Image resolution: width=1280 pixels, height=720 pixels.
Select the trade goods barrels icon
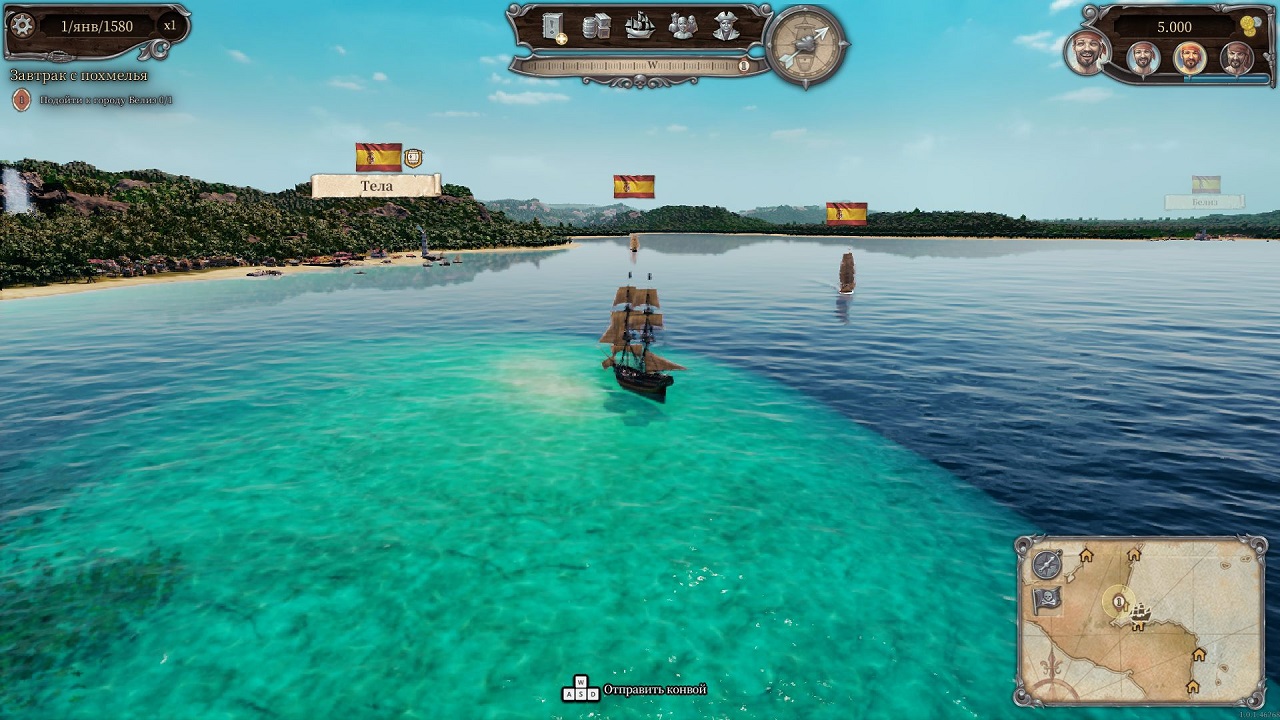595,27
